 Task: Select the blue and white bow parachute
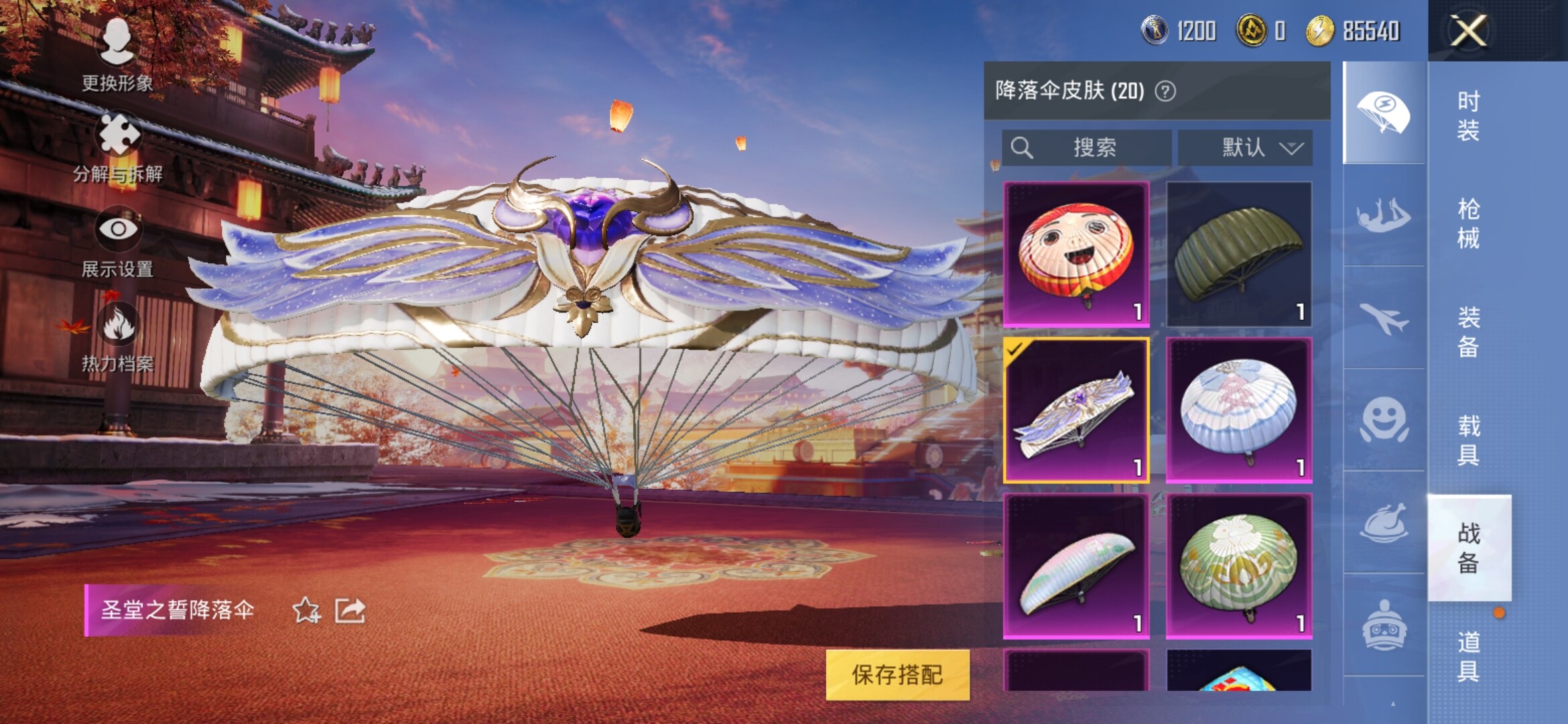[1239, 410]
